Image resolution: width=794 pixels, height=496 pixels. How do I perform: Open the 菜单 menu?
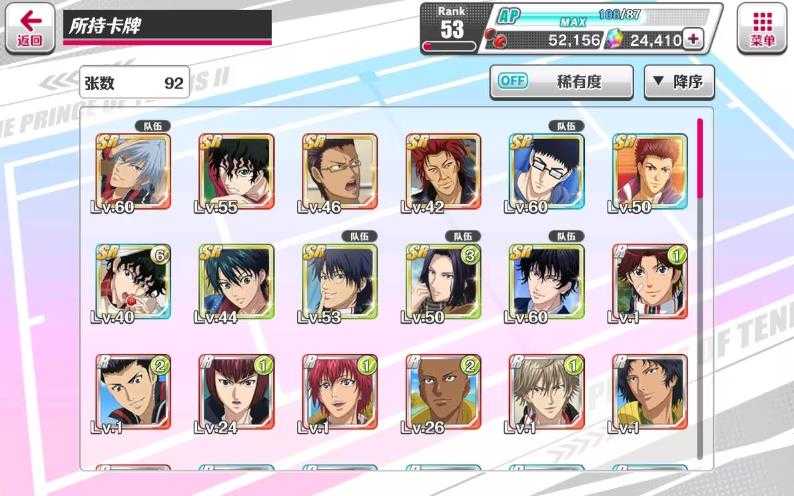click(762, 27)
